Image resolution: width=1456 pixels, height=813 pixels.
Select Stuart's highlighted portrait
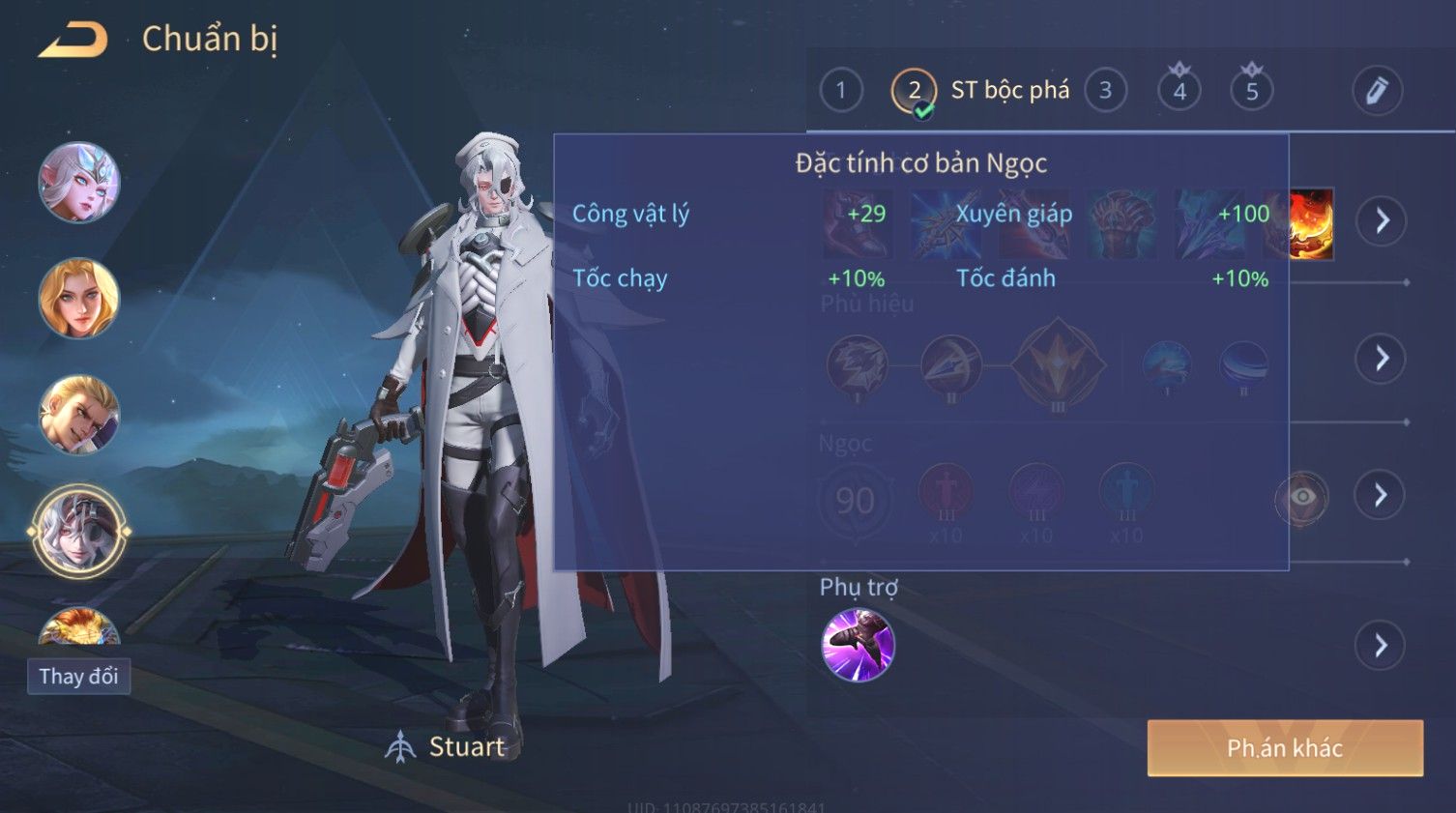pyautogui.click(x=78, y=531)
